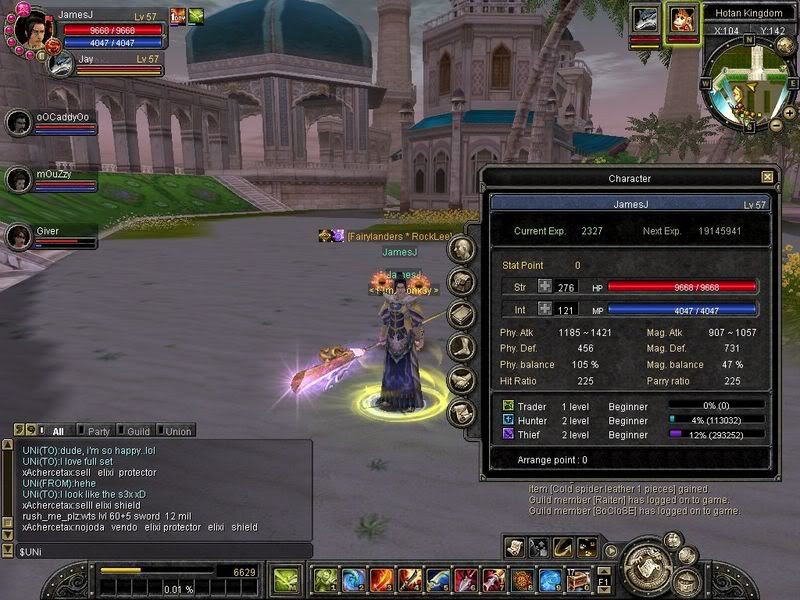Select the wolf pet portrait
The height and width of the screenshot is (600, 800).
pos(644,19)
